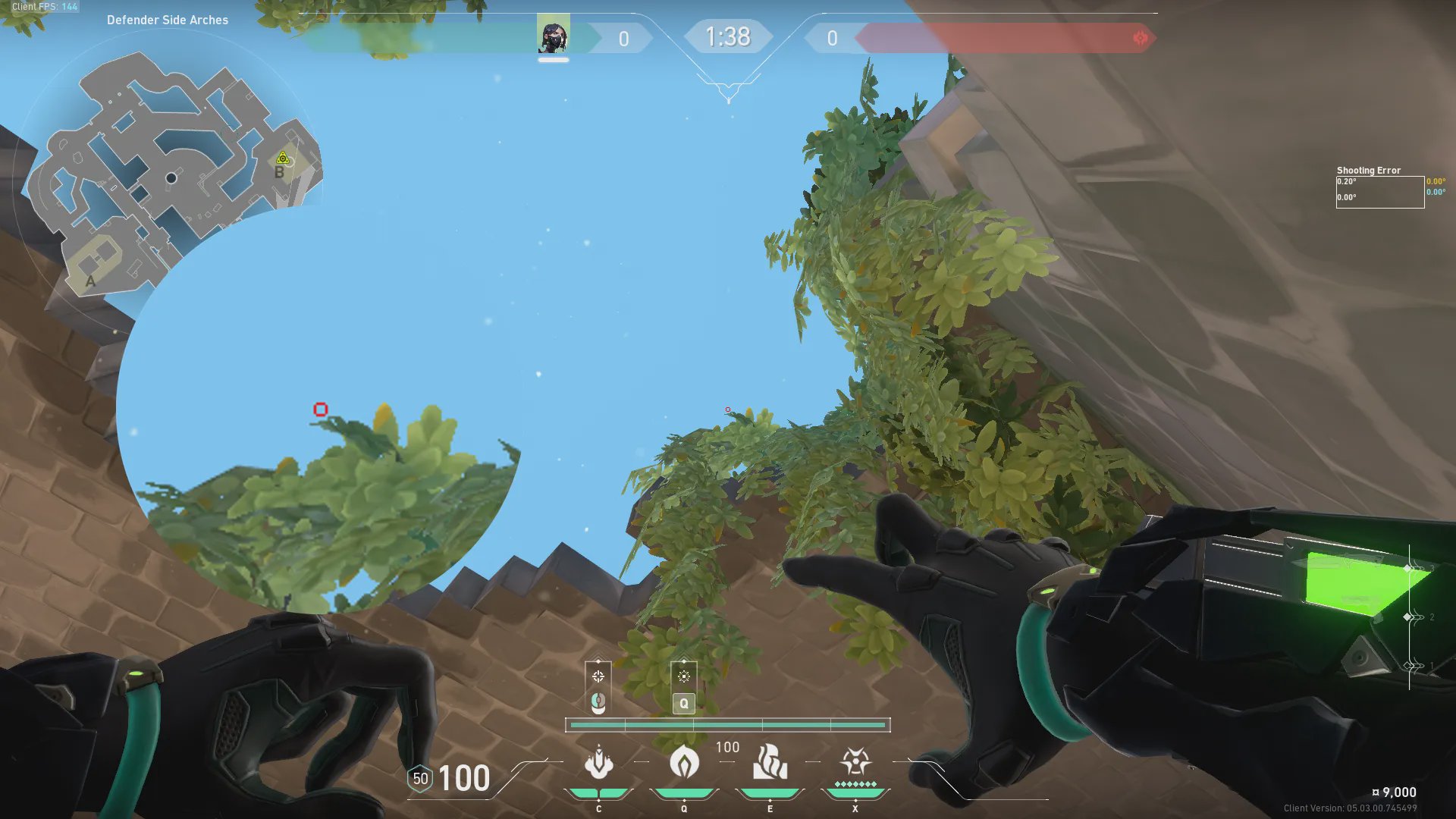Activate the Toxic Screen ability icon
Screen dimensions: 1456x819
coord(770,763)
